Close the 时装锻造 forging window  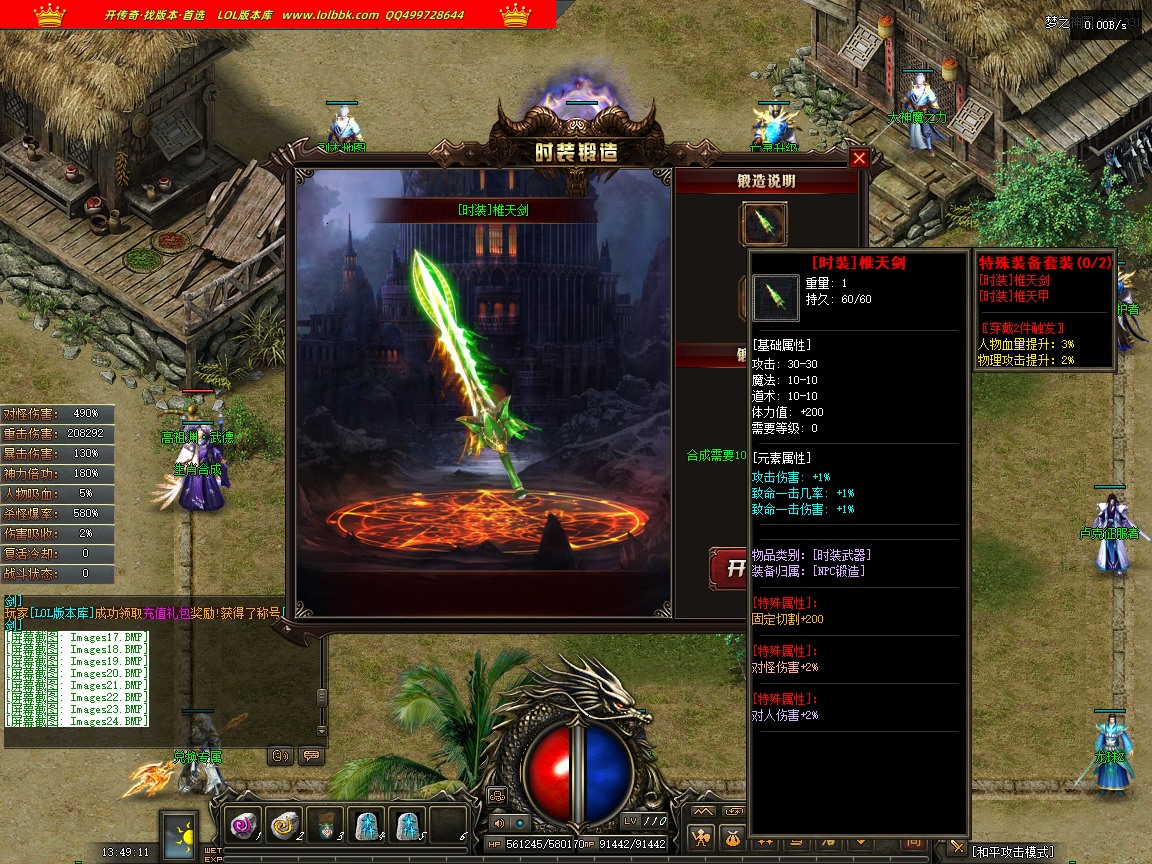tap(859, 158)
